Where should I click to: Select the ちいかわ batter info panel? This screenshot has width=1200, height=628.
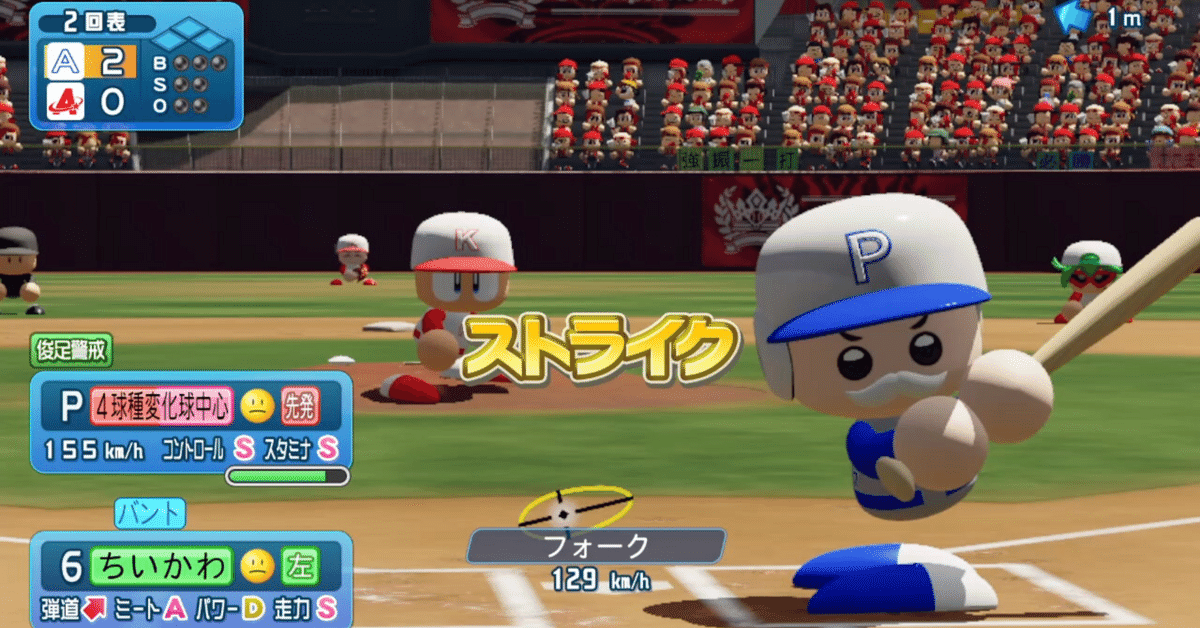[190, 580]
